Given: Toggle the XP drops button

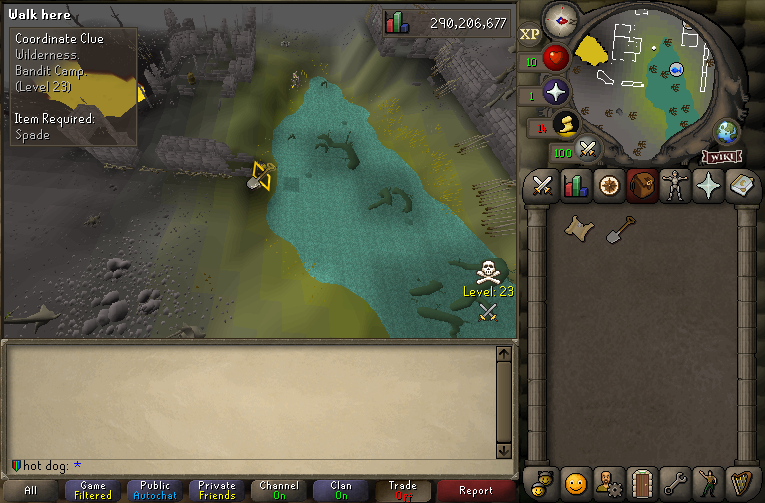Looking at the screenshot, I should (530, 33).
